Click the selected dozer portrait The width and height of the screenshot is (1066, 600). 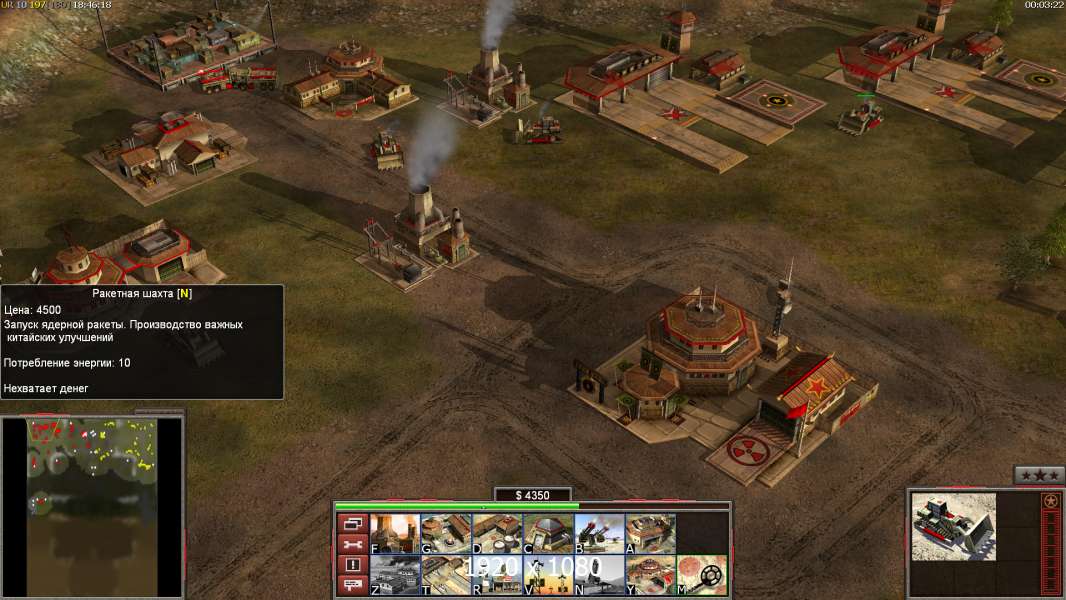pyautogui.click(x=953, y=526)
